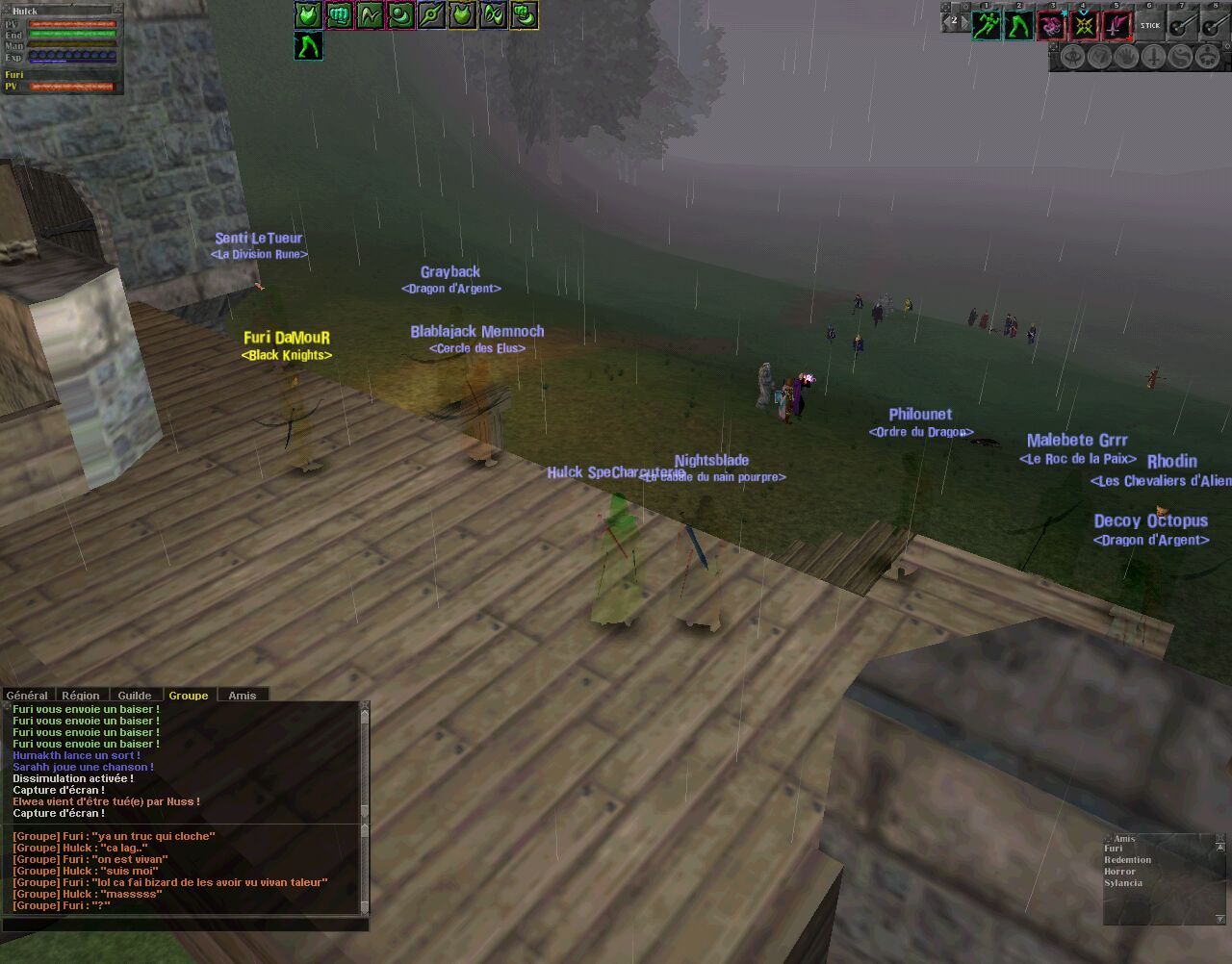Click the chat text input field
This screenshot has height=964, width=1232.
click(x=183, y=925)
